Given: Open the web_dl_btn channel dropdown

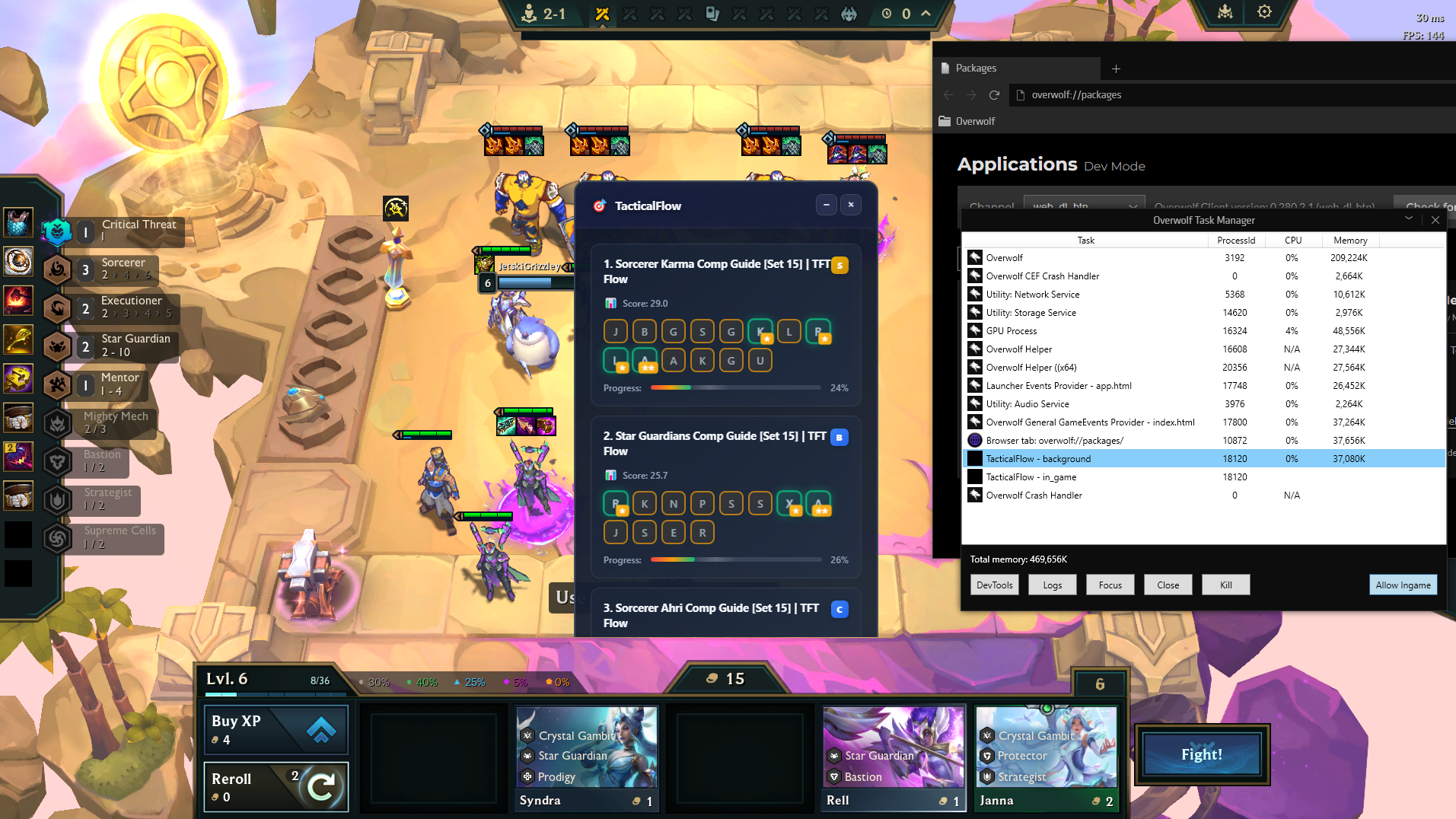Looking at the screenshot, I should click(1084, 206).
